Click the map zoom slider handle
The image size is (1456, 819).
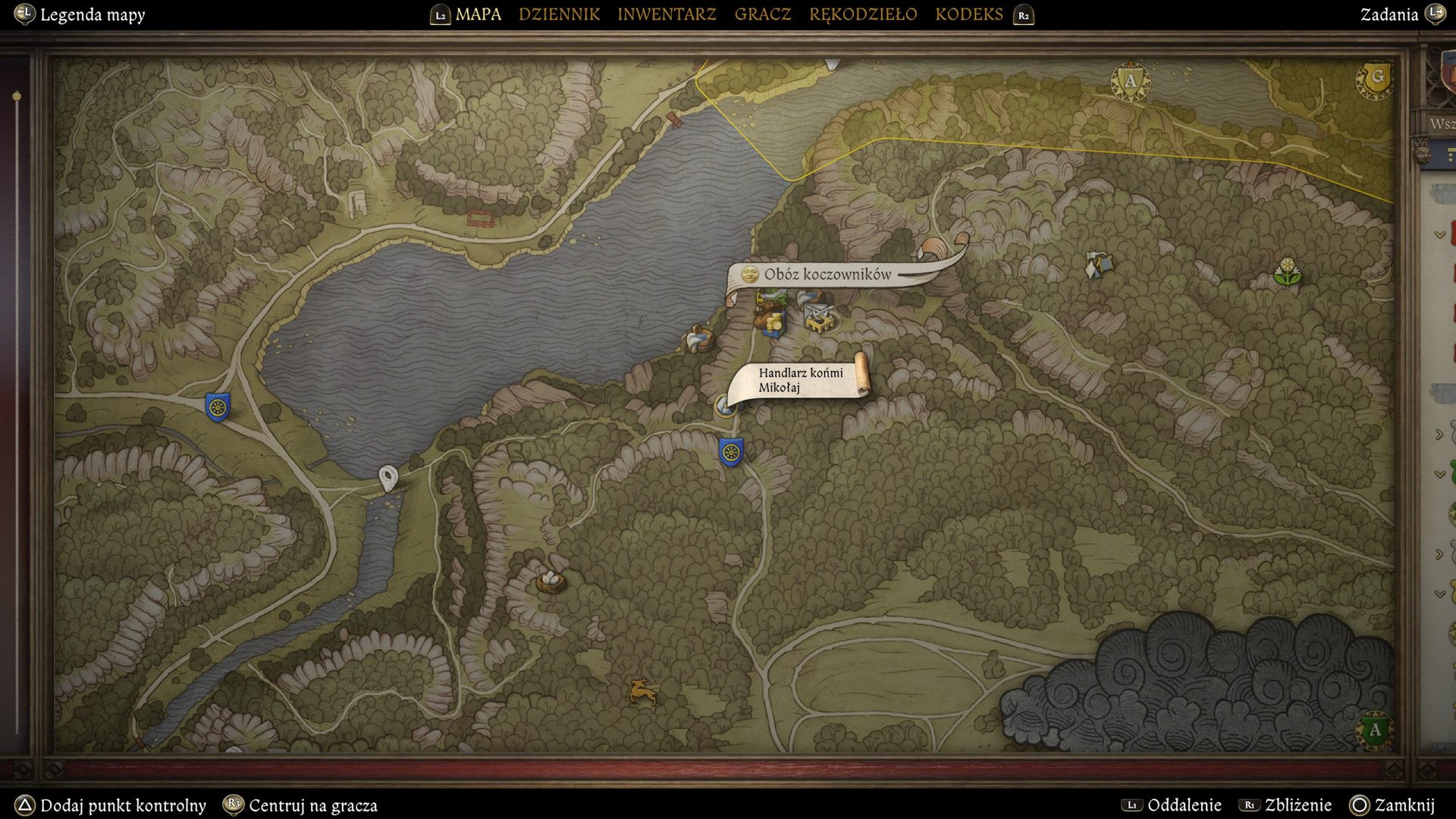point(17,96)
